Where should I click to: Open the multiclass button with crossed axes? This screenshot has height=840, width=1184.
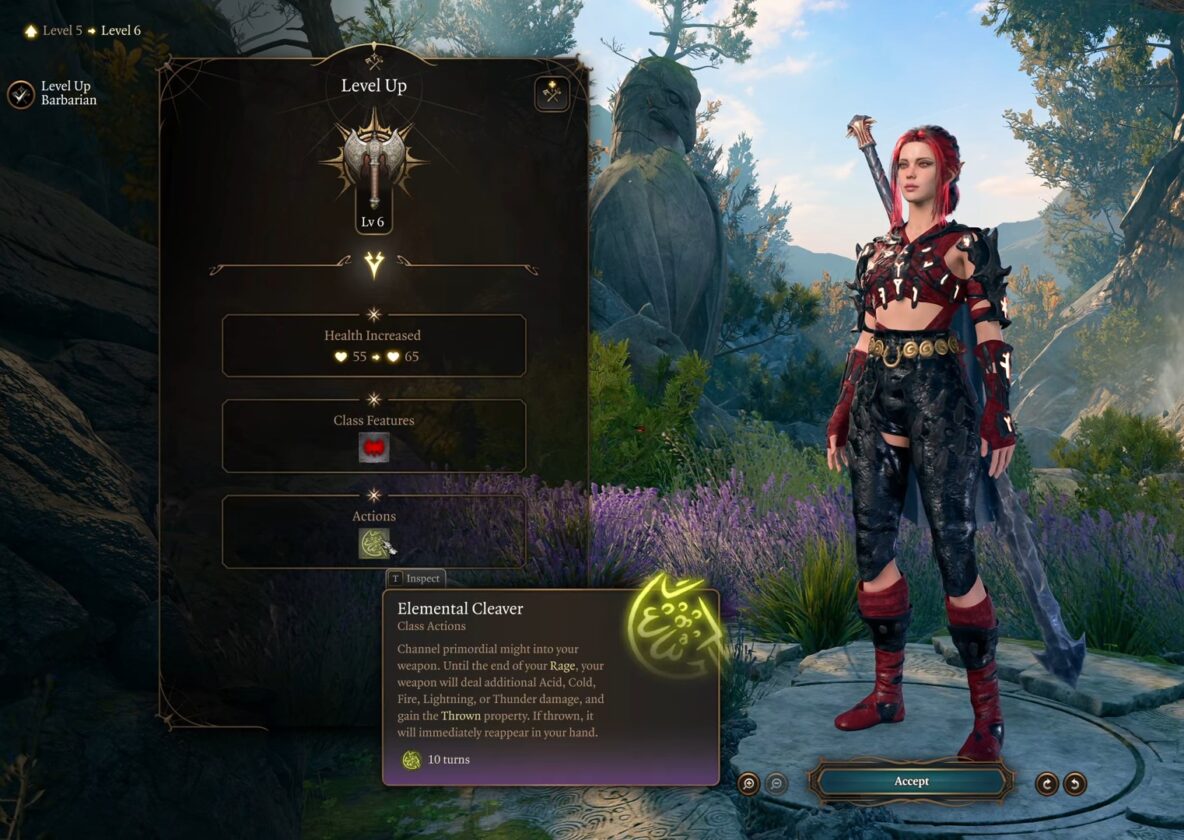pyautogui.click(x=552, y=94)
